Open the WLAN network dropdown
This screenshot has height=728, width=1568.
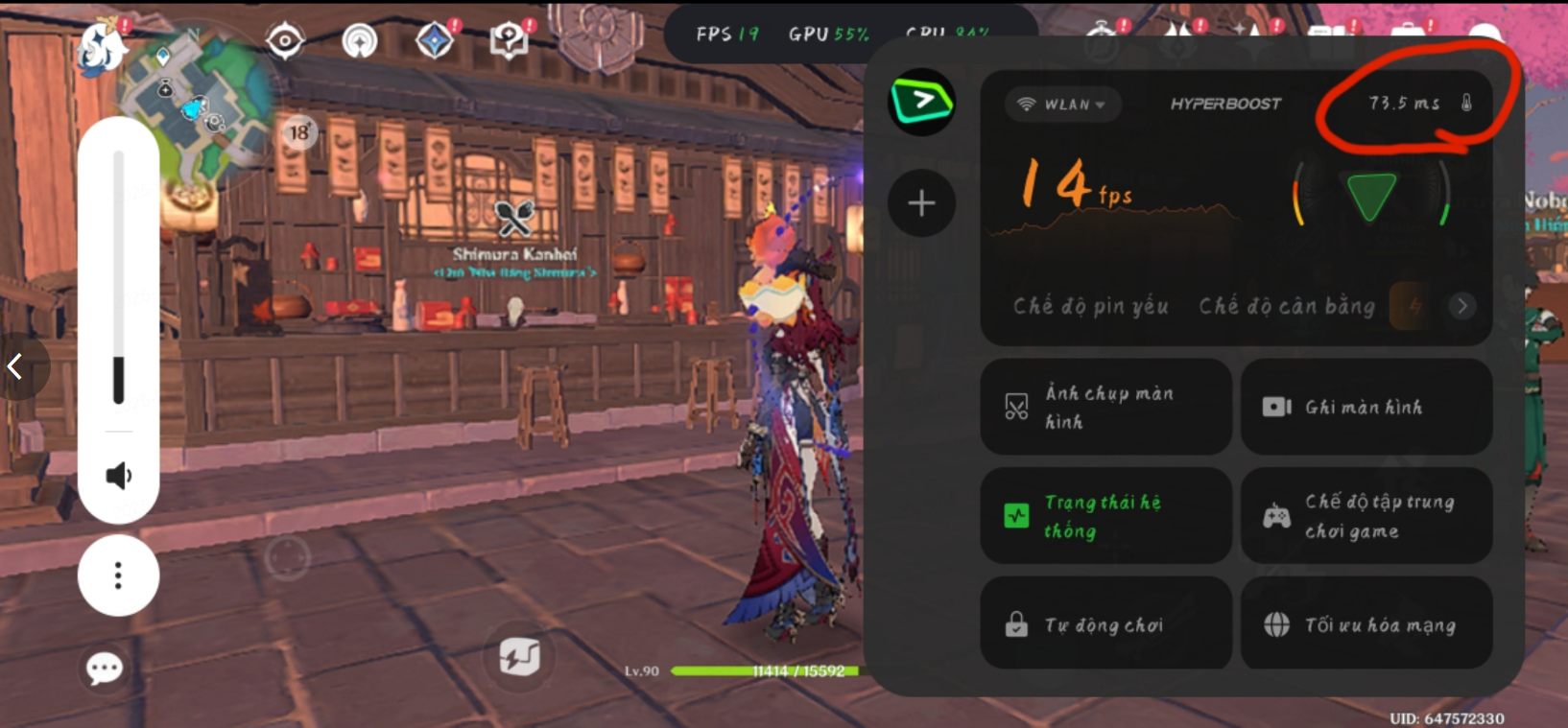(1063, 104)
